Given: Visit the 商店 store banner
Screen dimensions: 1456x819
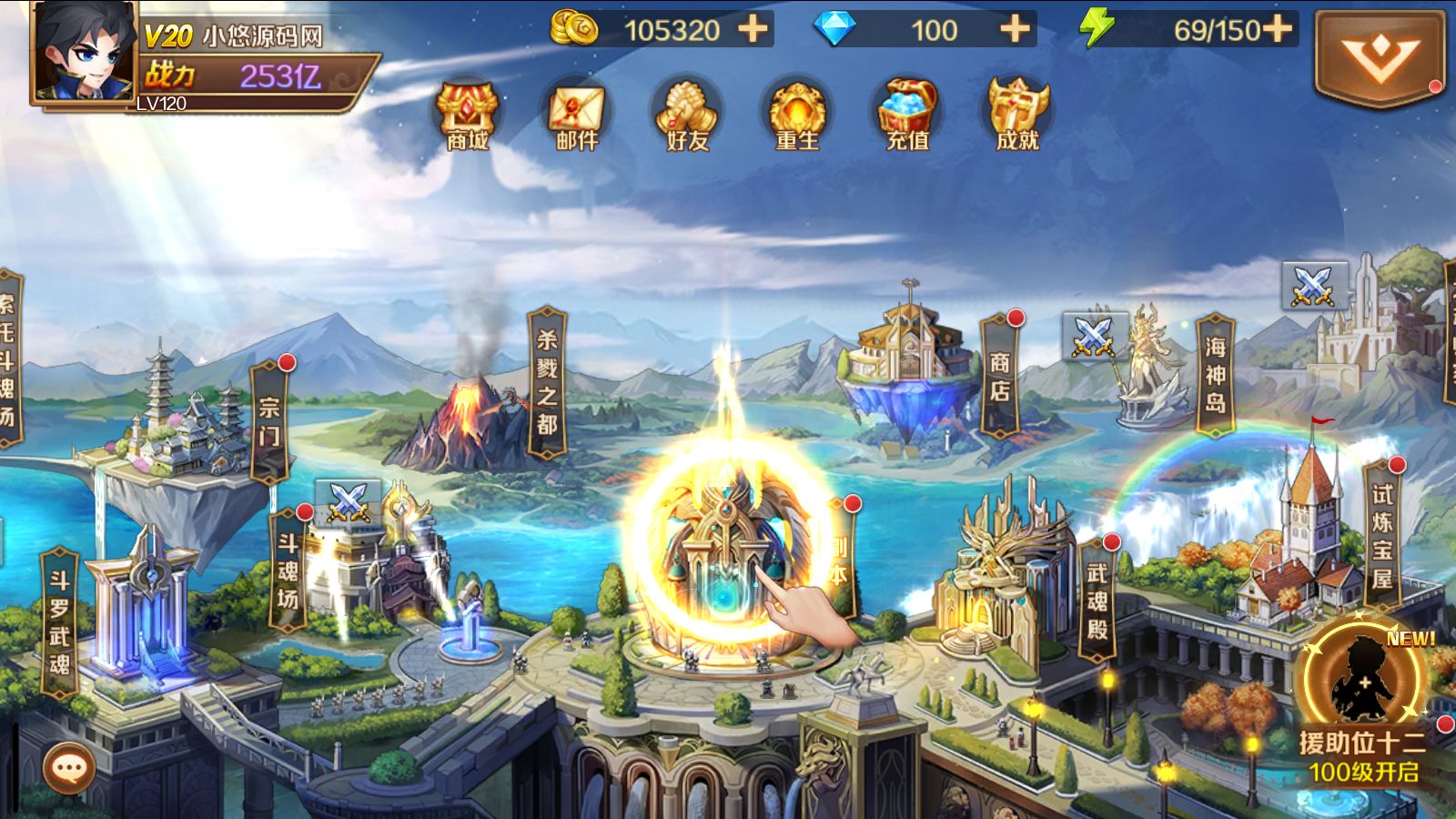Looking at the screenshot, I should [1000, 377].
